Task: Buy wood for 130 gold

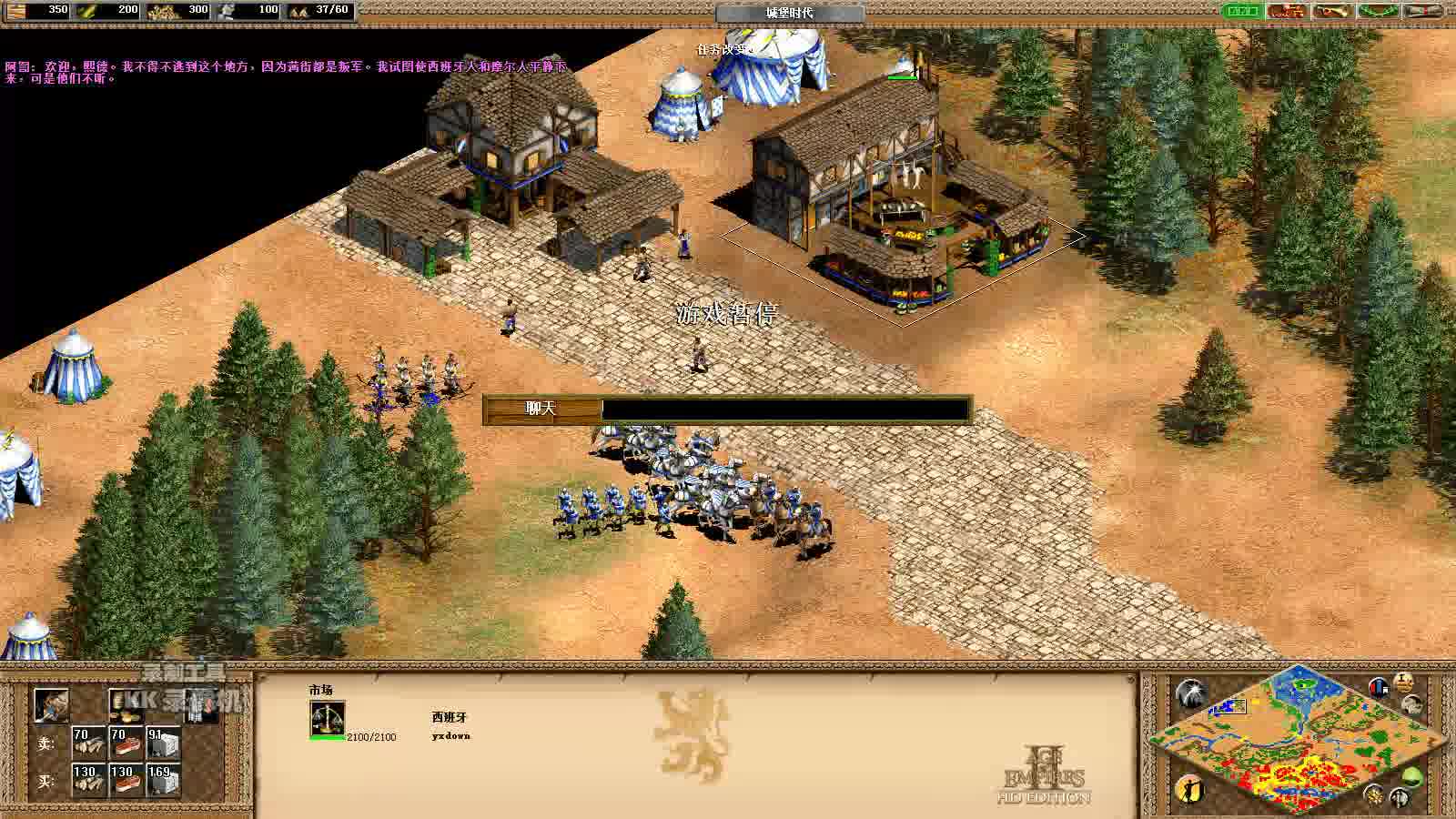Action: coord(88,780)
